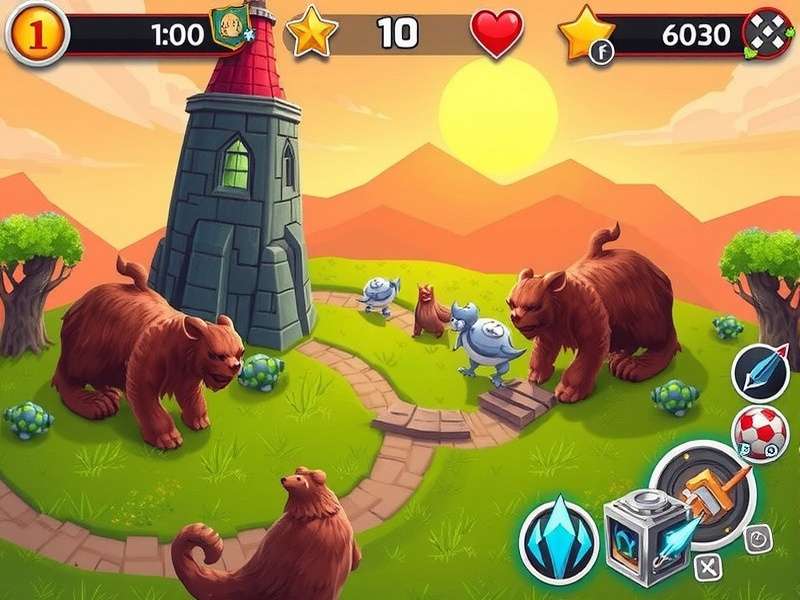800x600 pixels.
Task: Click the small X button
Action: (x=709, y=569)
